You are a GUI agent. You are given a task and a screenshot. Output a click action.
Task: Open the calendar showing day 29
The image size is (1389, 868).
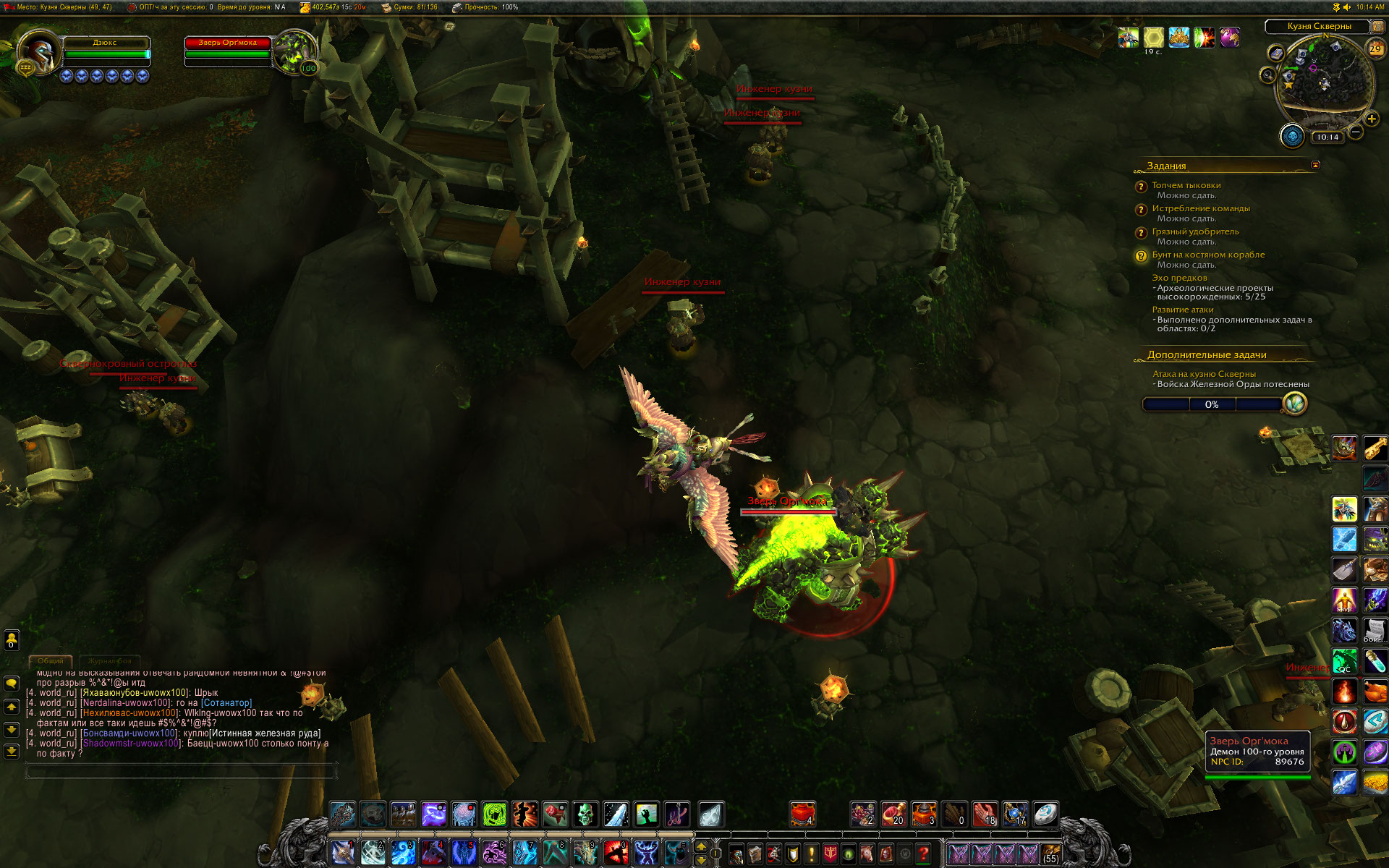click(x=1375, y=49)
